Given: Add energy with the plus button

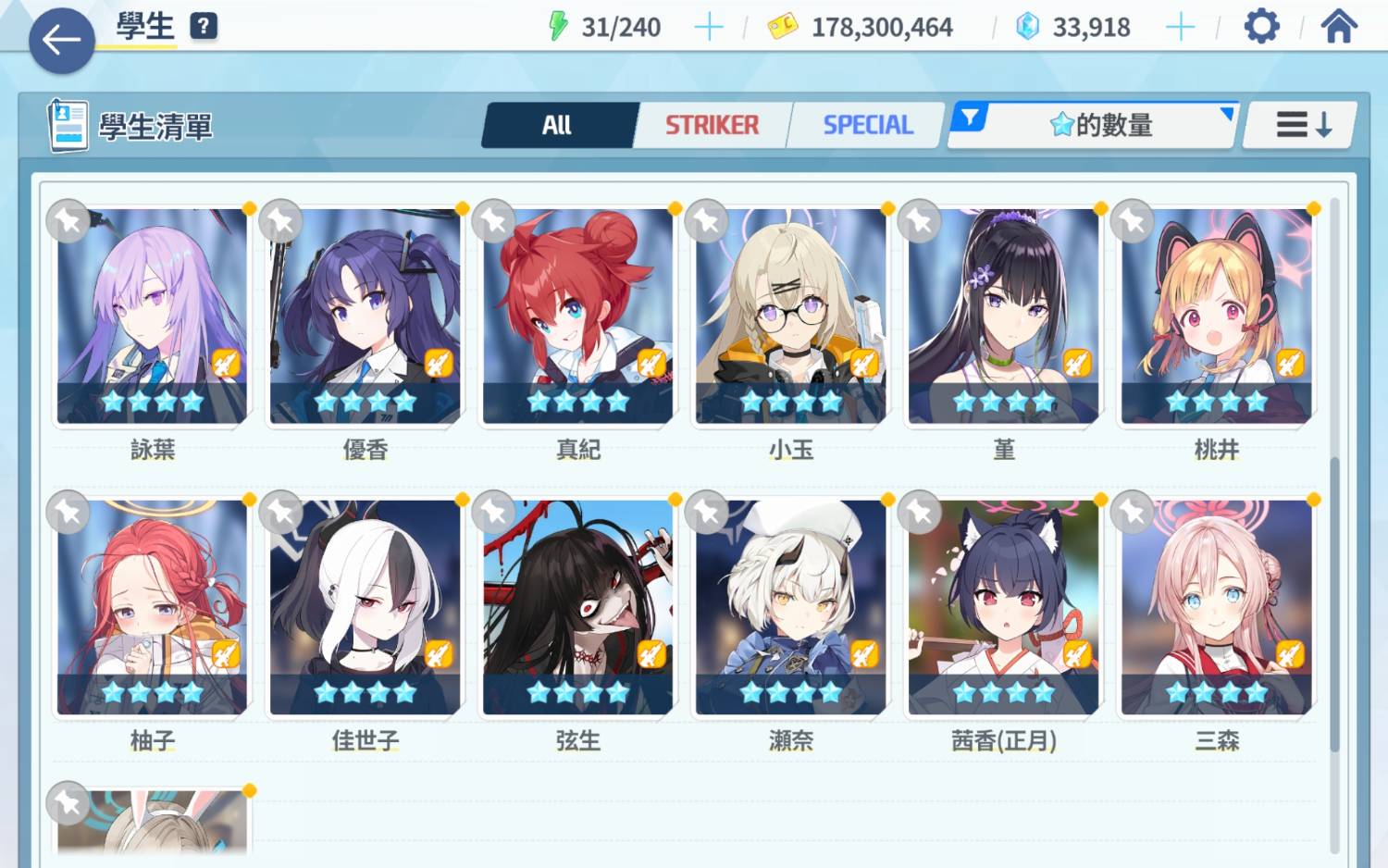Looking at the screenshot, I should (x=709, y=28).
